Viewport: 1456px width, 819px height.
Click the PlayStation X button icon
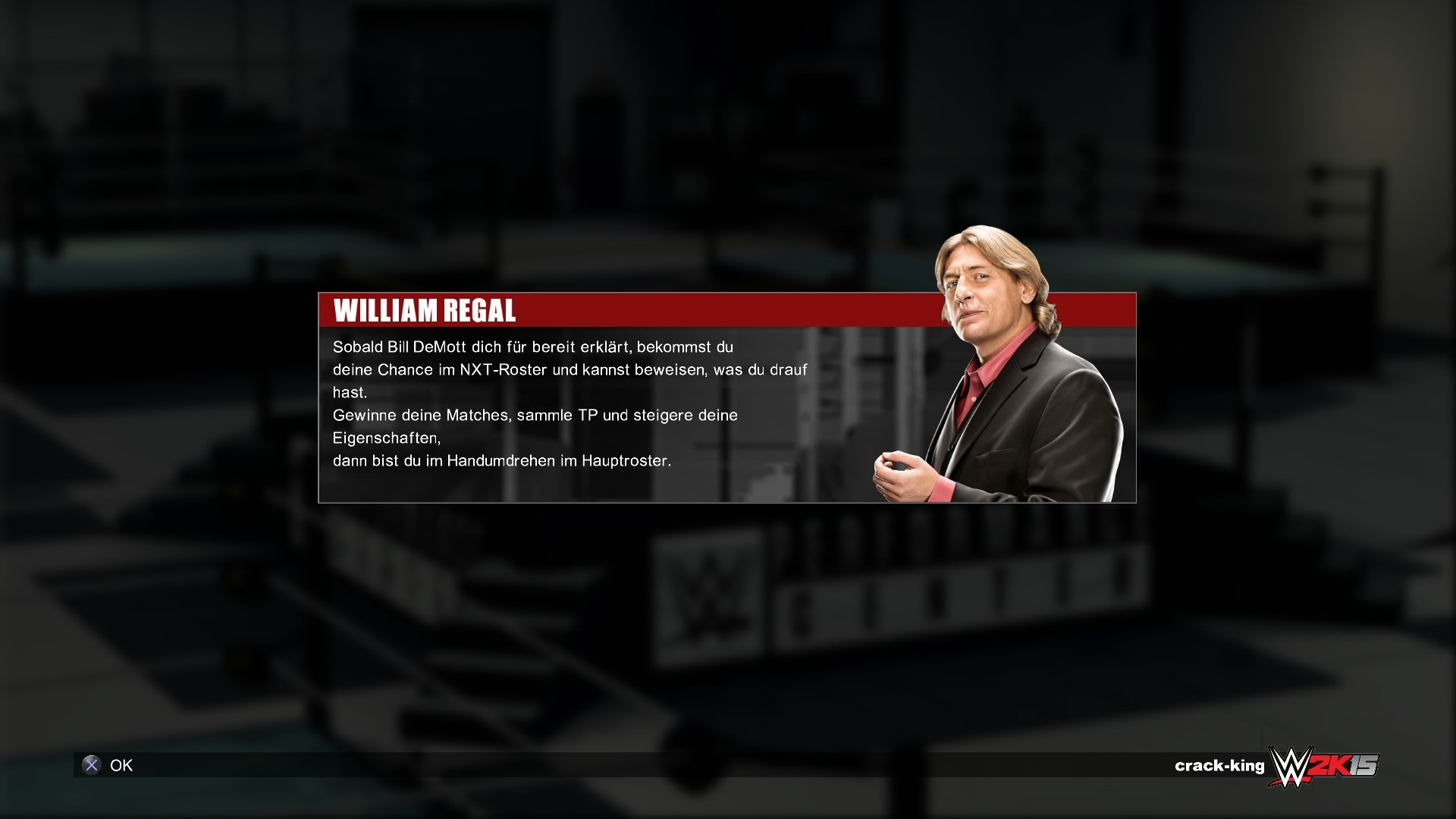click(91, 765)
